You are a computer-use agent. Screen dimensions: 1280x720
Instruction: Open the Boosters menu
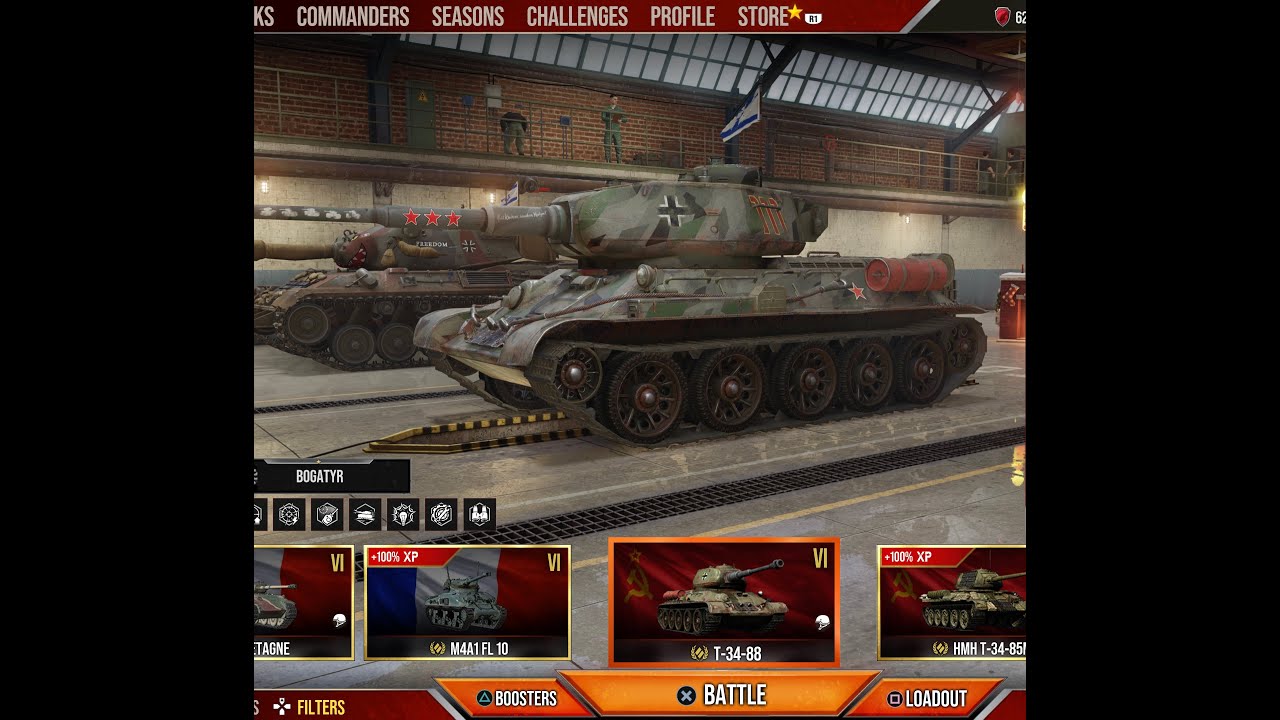(518, 699)
